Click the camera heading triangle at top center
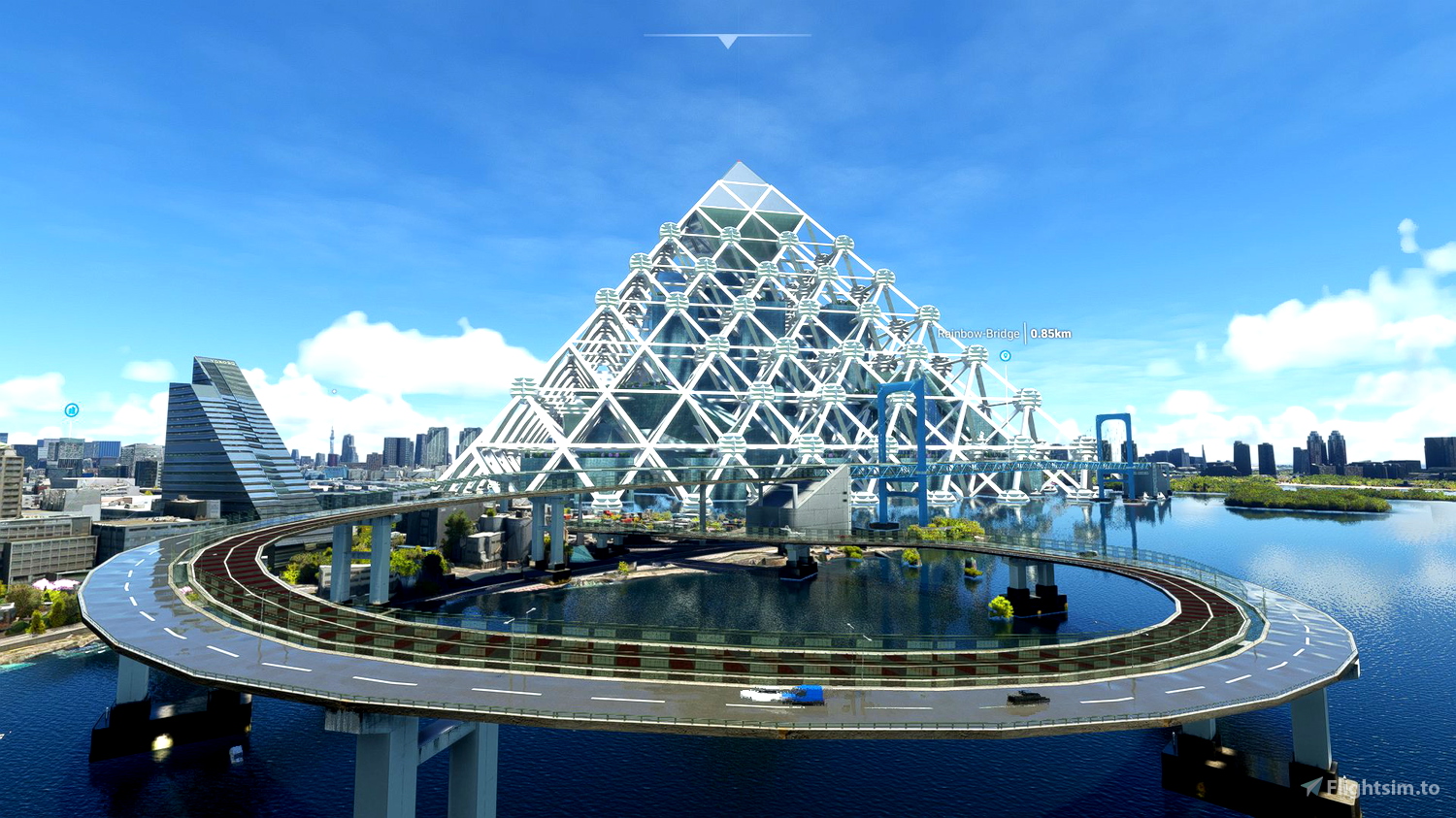 click(728, 39)
